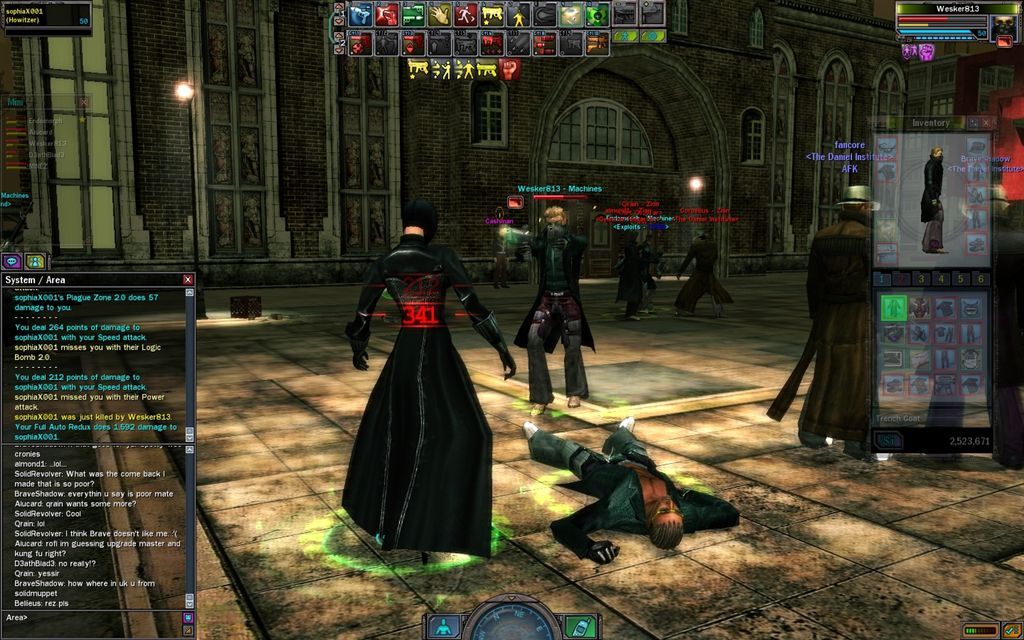Click the blue character figure button at bottom

coord(443,626)
